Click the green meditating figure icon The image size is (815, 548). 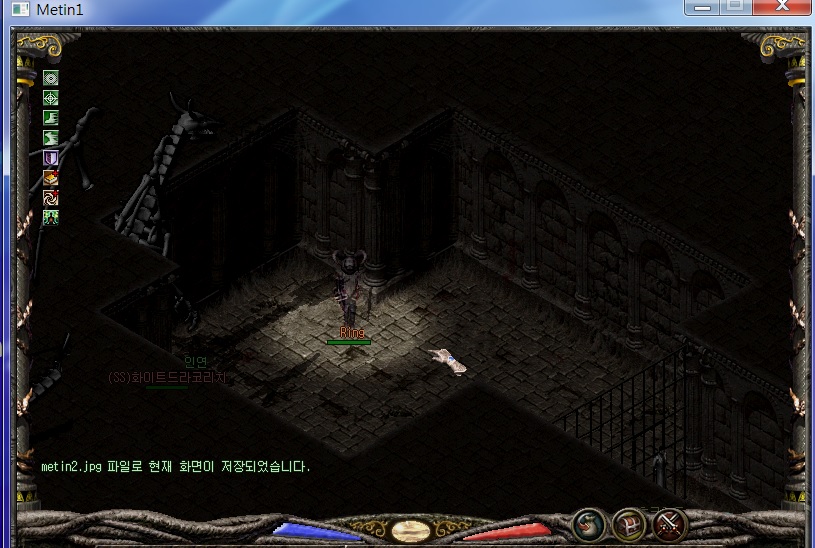[50, 217]
